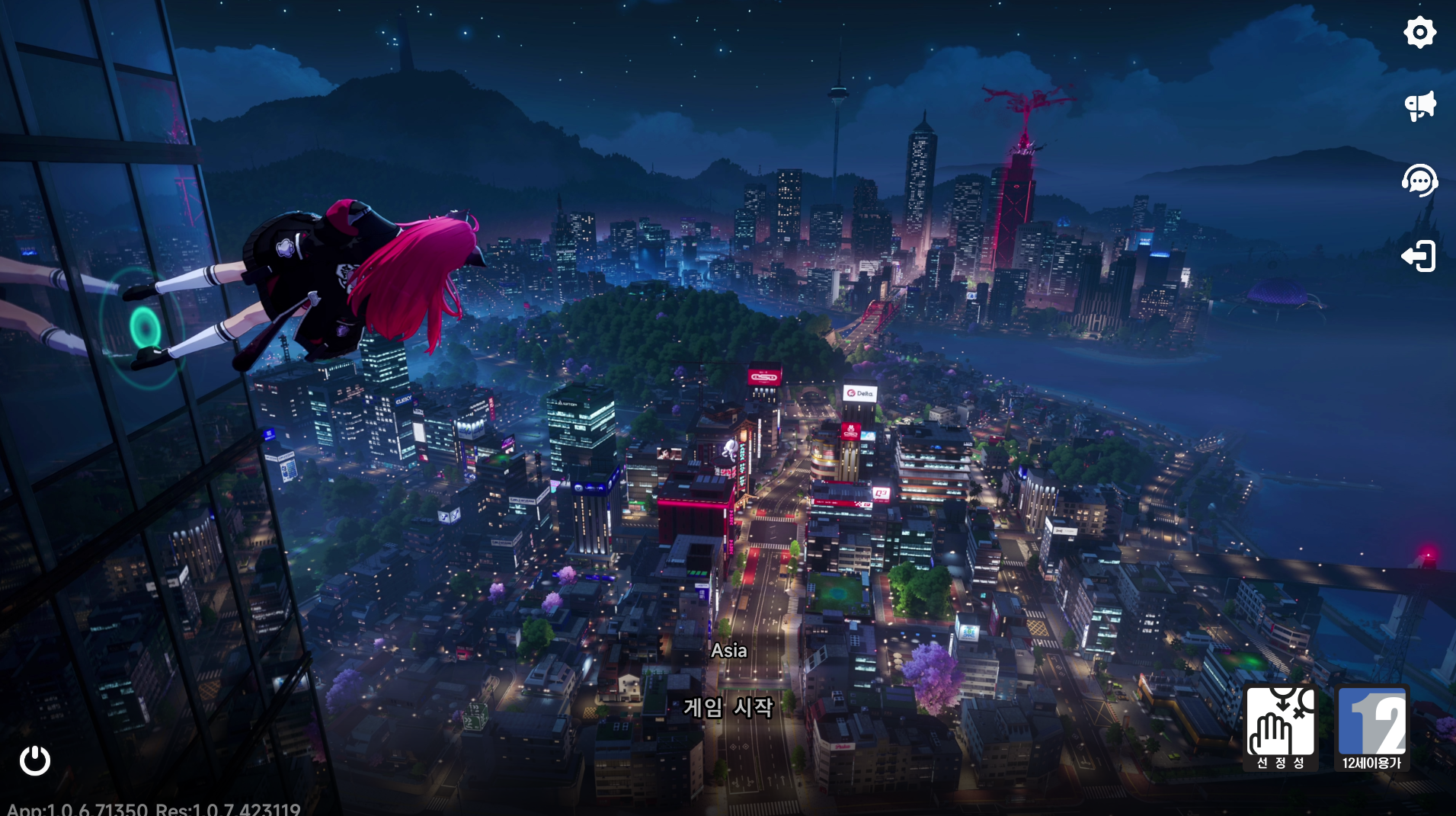Select the Asia server label
Screen dimensions: 1456x816
728,651
